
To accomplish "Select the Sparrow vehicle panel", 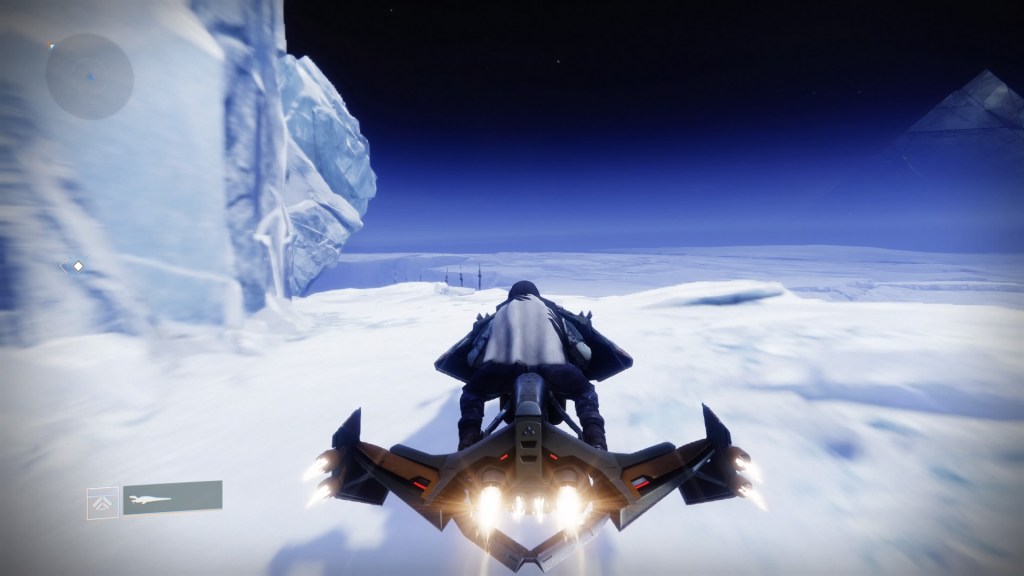I will 172,498.
